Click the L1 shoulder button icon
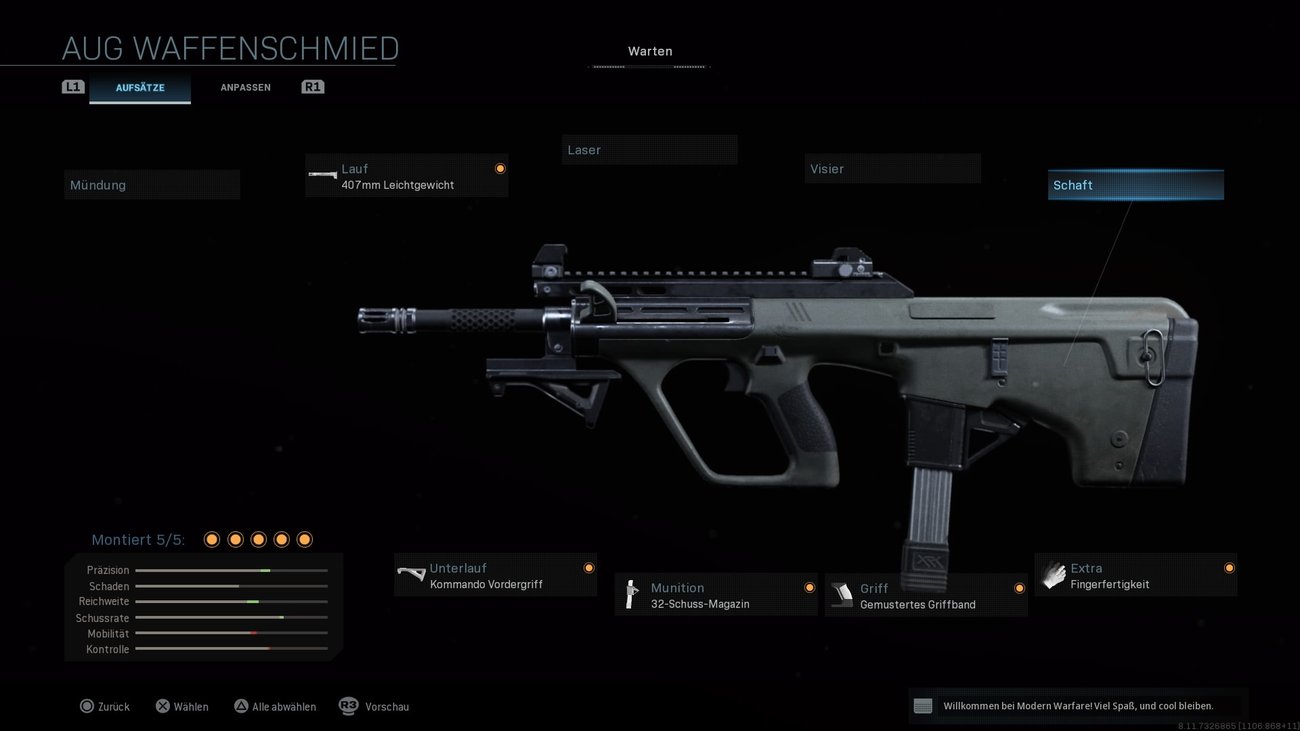The width and height of the screenshot is (1300, 731). point(73,86)
